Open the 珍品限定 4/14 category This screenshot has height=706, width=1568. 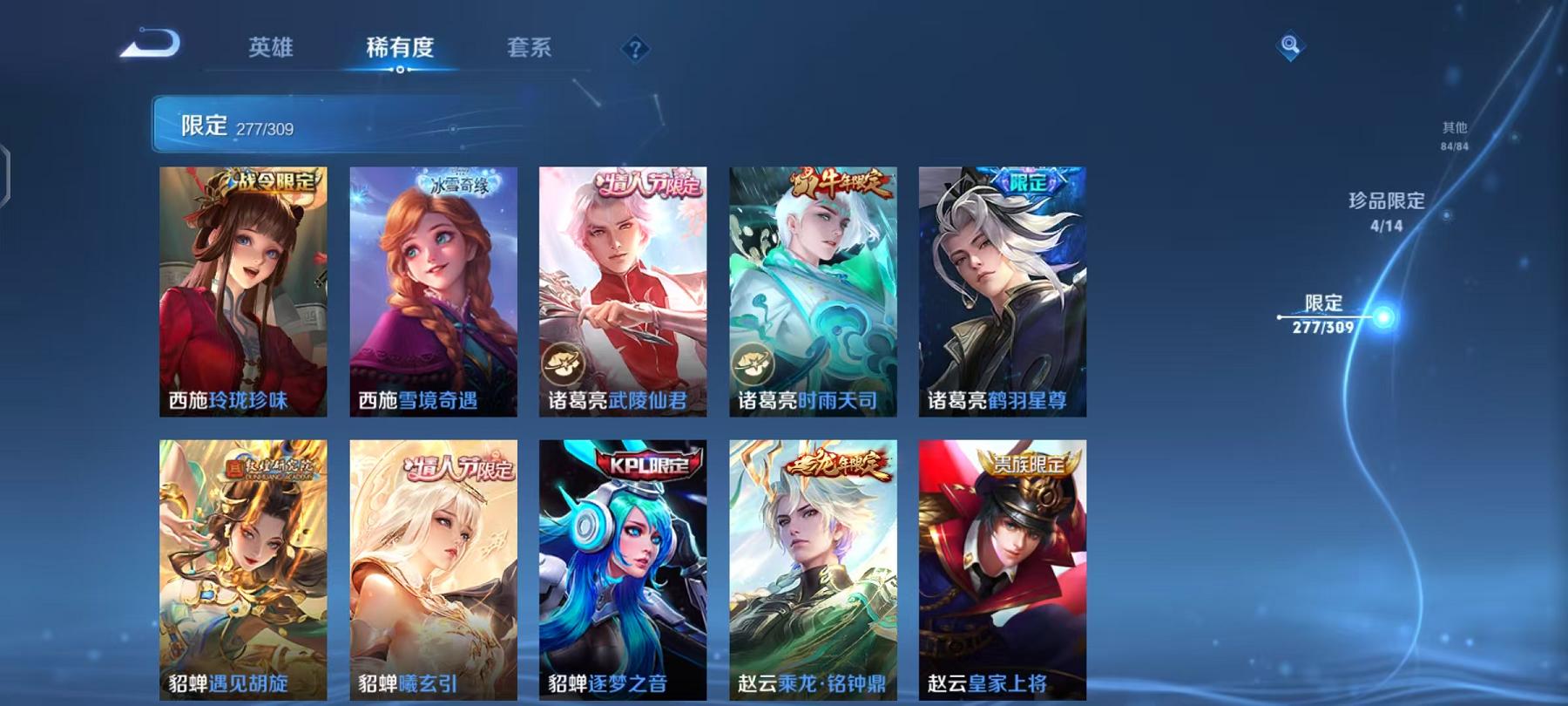coord(1384,212)
